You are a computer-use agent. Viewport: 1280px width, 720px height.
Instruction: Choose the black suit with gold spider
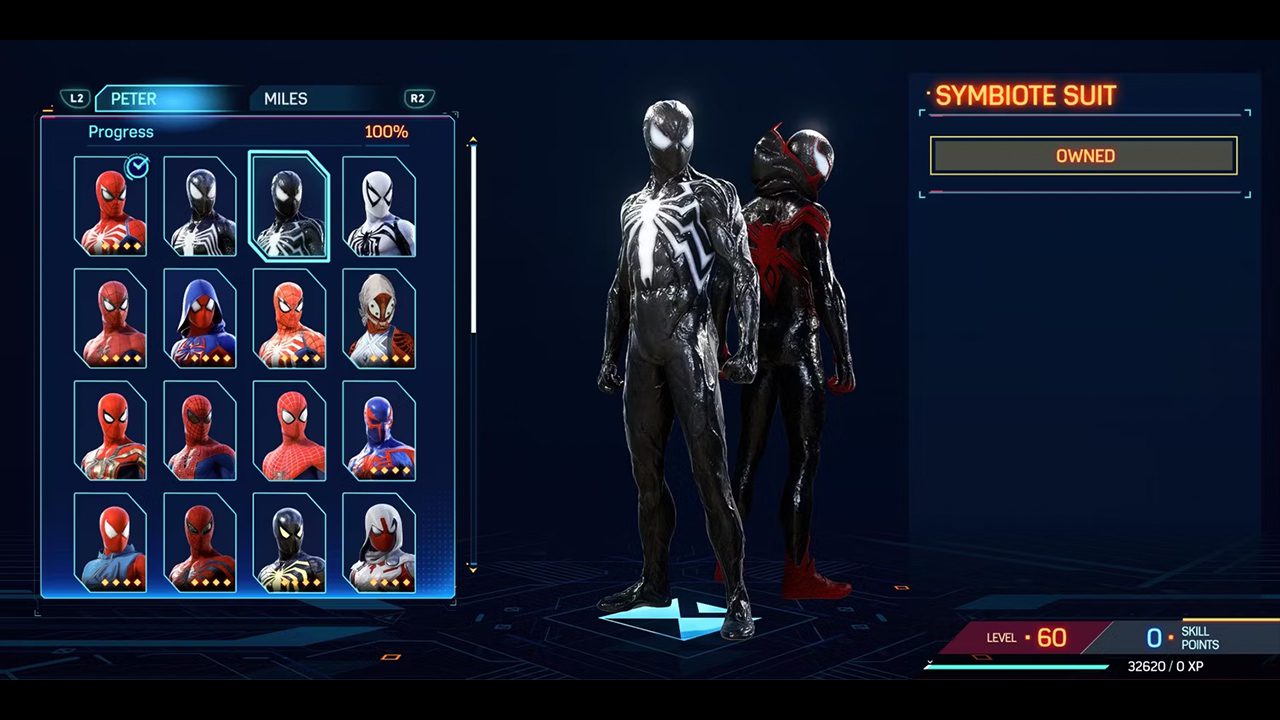pyautogui.click(x=289, y=542)
